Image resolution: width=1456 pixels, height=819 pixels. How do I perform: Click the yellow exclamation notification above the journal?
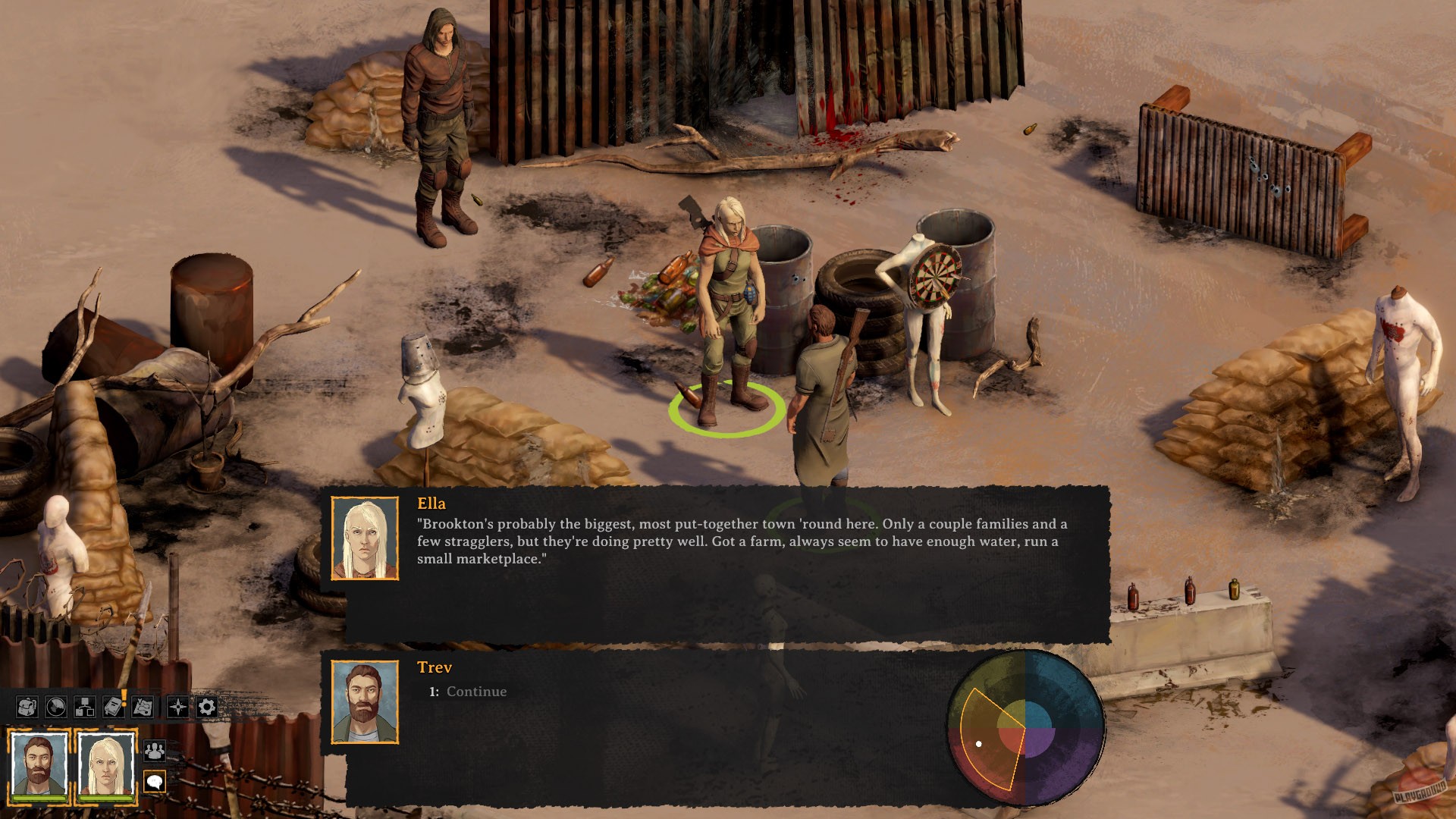point(124,698)
